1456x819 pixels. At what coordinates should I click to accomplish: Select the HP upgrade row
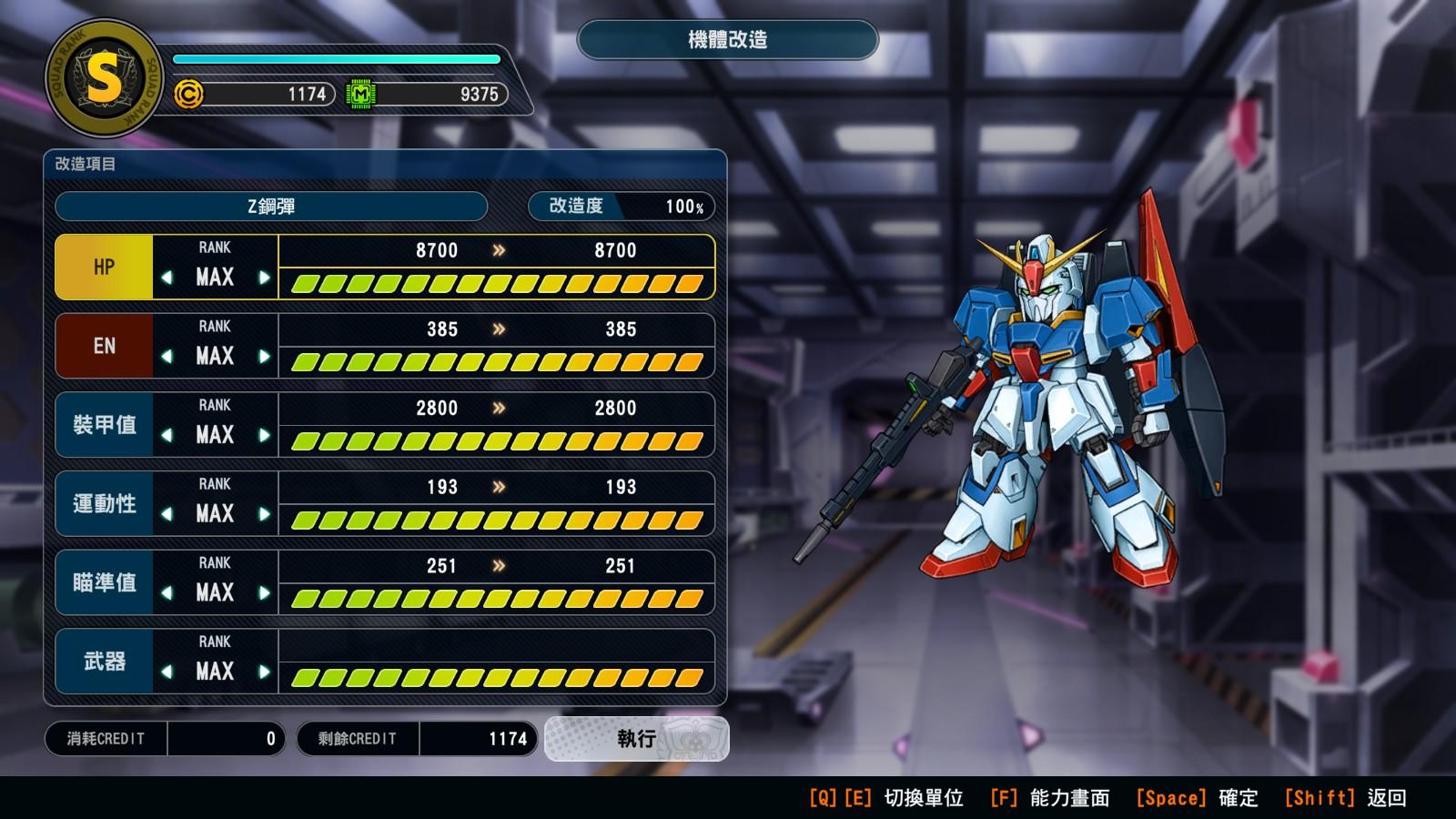(x=104, y=267)
